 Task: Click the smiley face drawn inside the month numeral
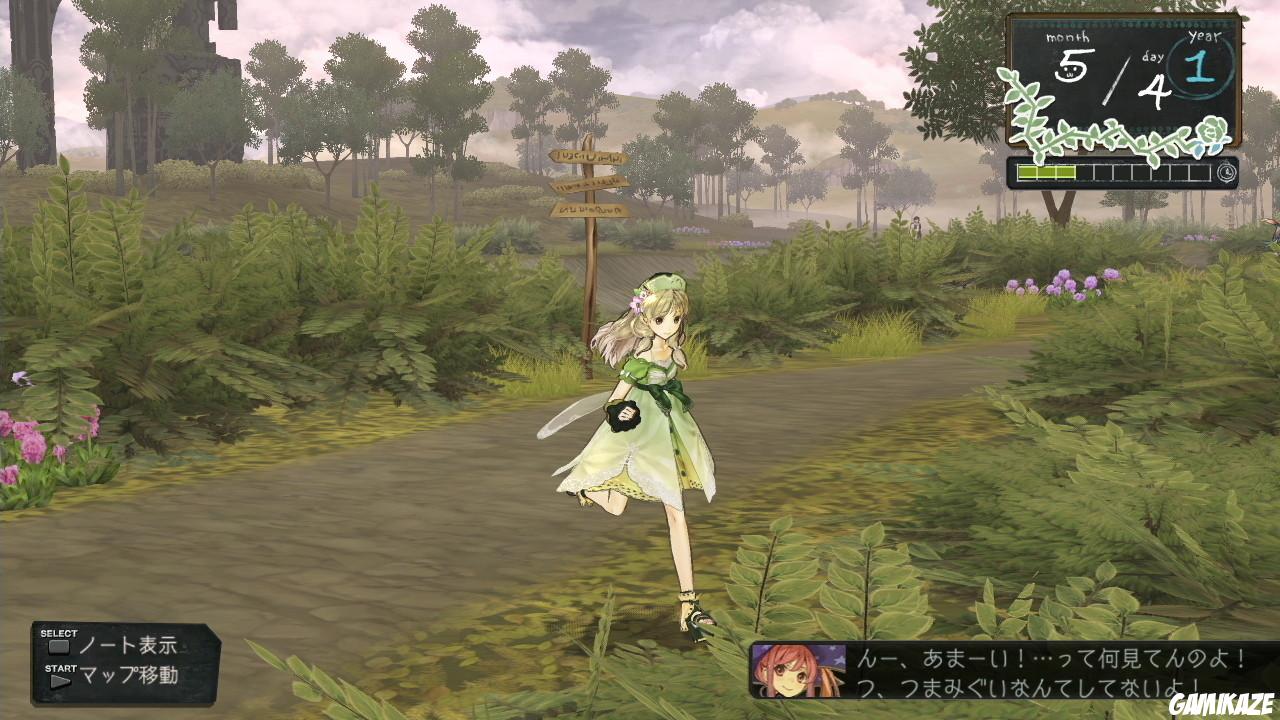[x=1070, y=71]
